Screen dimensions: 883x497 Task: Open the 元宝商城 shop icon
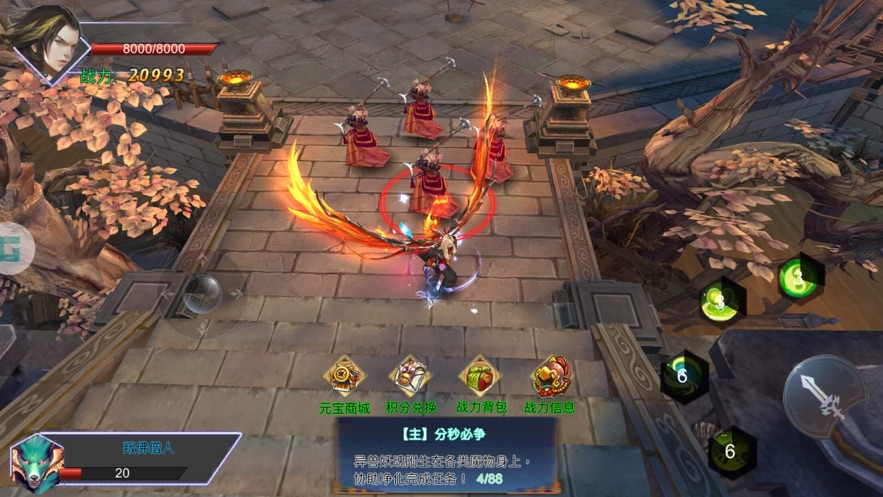pos(344,377)
